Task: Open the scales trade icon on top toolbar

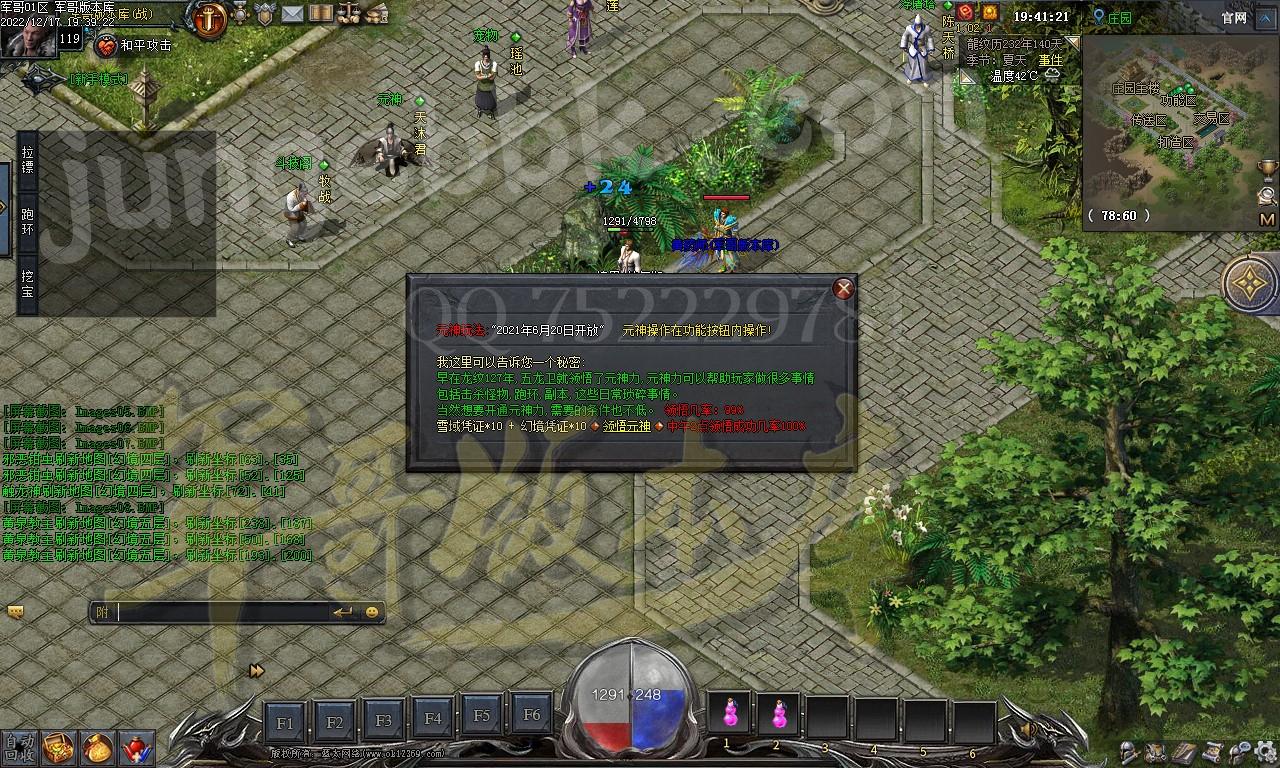Action: [348, 13]
